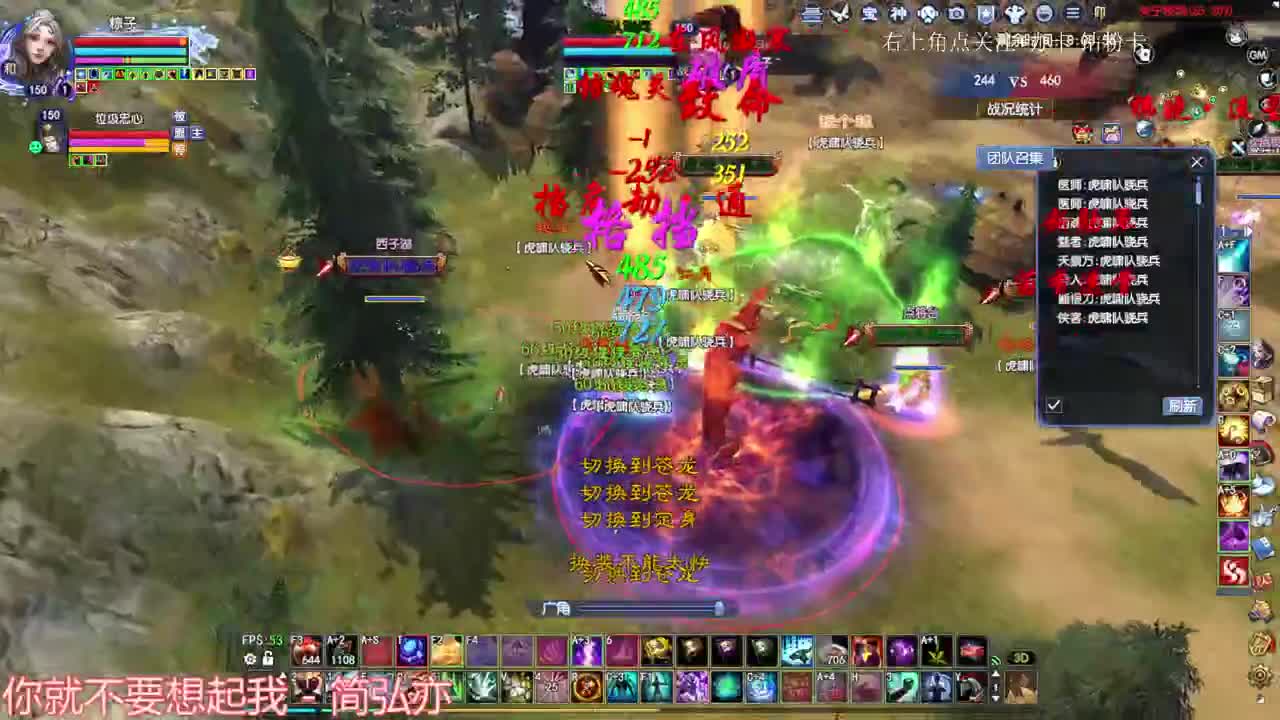Open the mask-face icon menu in the top toolbar
Screen dimensions: 1280x720
(928, 15)
